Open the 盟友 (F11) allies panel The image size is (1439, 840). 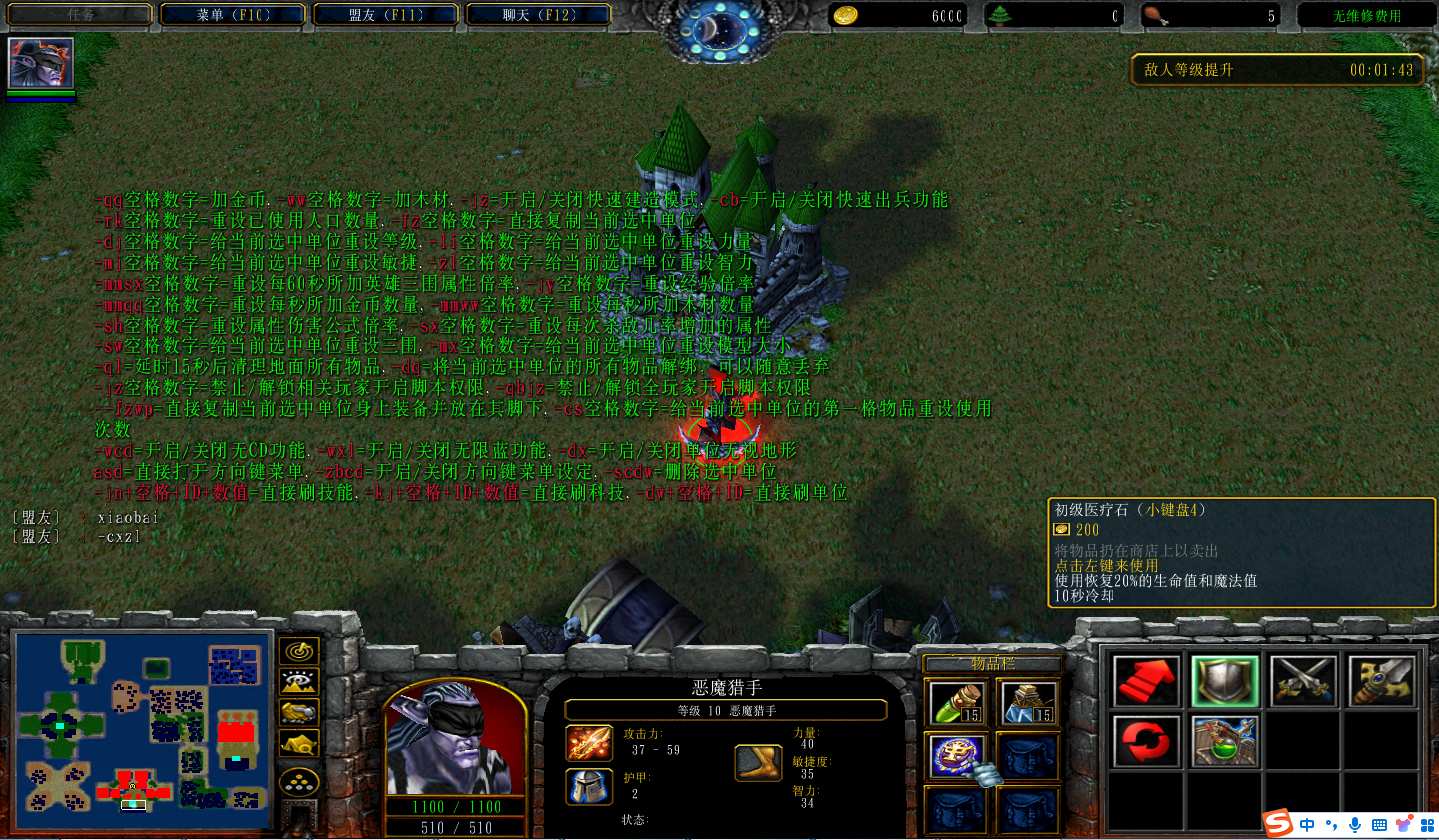(x=386, y=15)
